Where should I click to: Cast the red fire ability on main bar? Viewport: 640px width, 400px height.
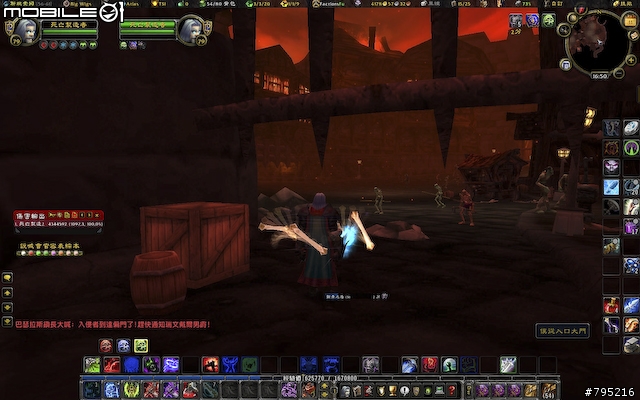(x=211, y=365)
